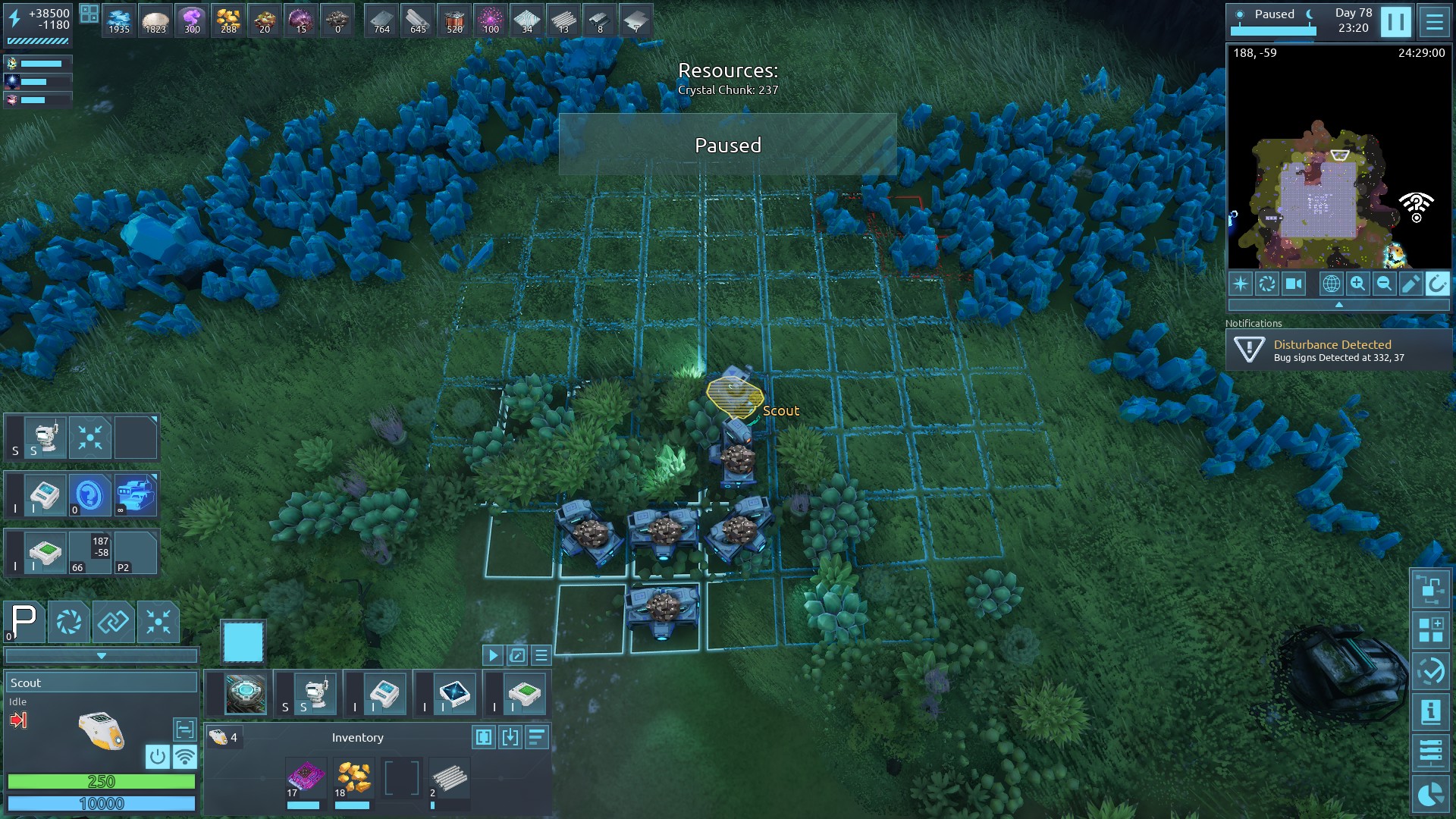Select the gold ore inventory slot
The image size is (1456, 819).
[353, 779]
